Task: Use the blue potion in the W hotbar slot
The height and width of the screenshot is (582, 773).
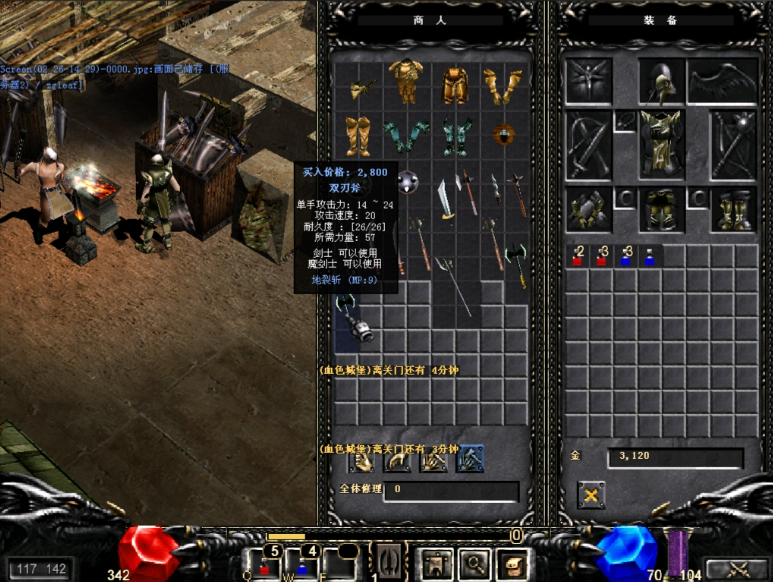Action: 302,567
